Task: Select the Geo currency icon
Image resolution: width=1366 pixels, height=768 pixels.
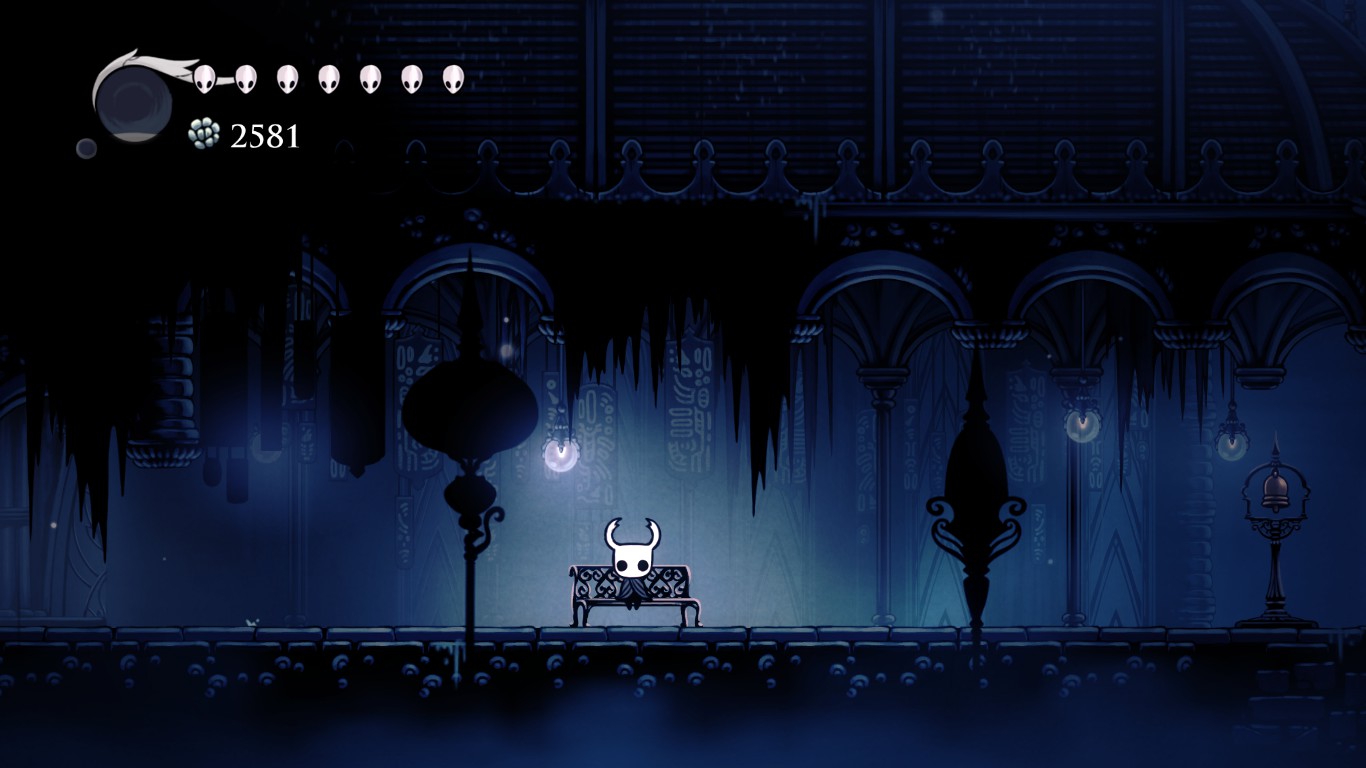Action: [x=203, y=132]
